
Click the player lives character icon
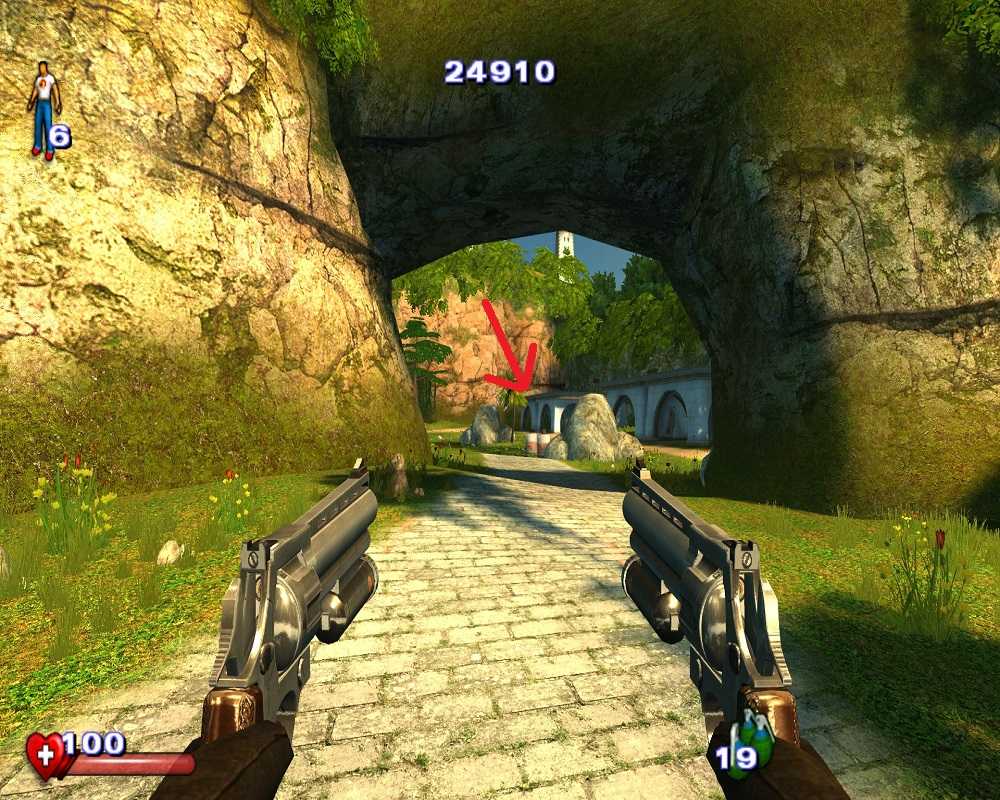44,109
